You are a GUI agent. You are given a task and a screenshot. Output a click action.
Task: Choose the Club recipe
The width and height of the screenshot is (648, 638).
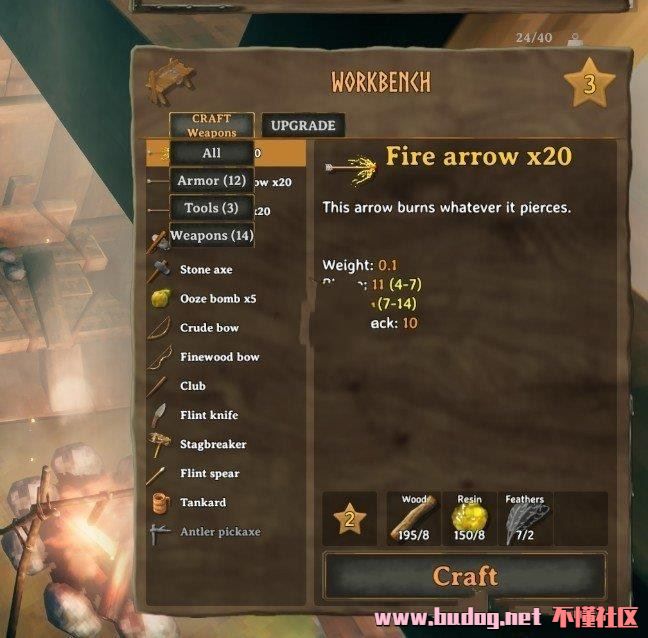tap(193, 386)
